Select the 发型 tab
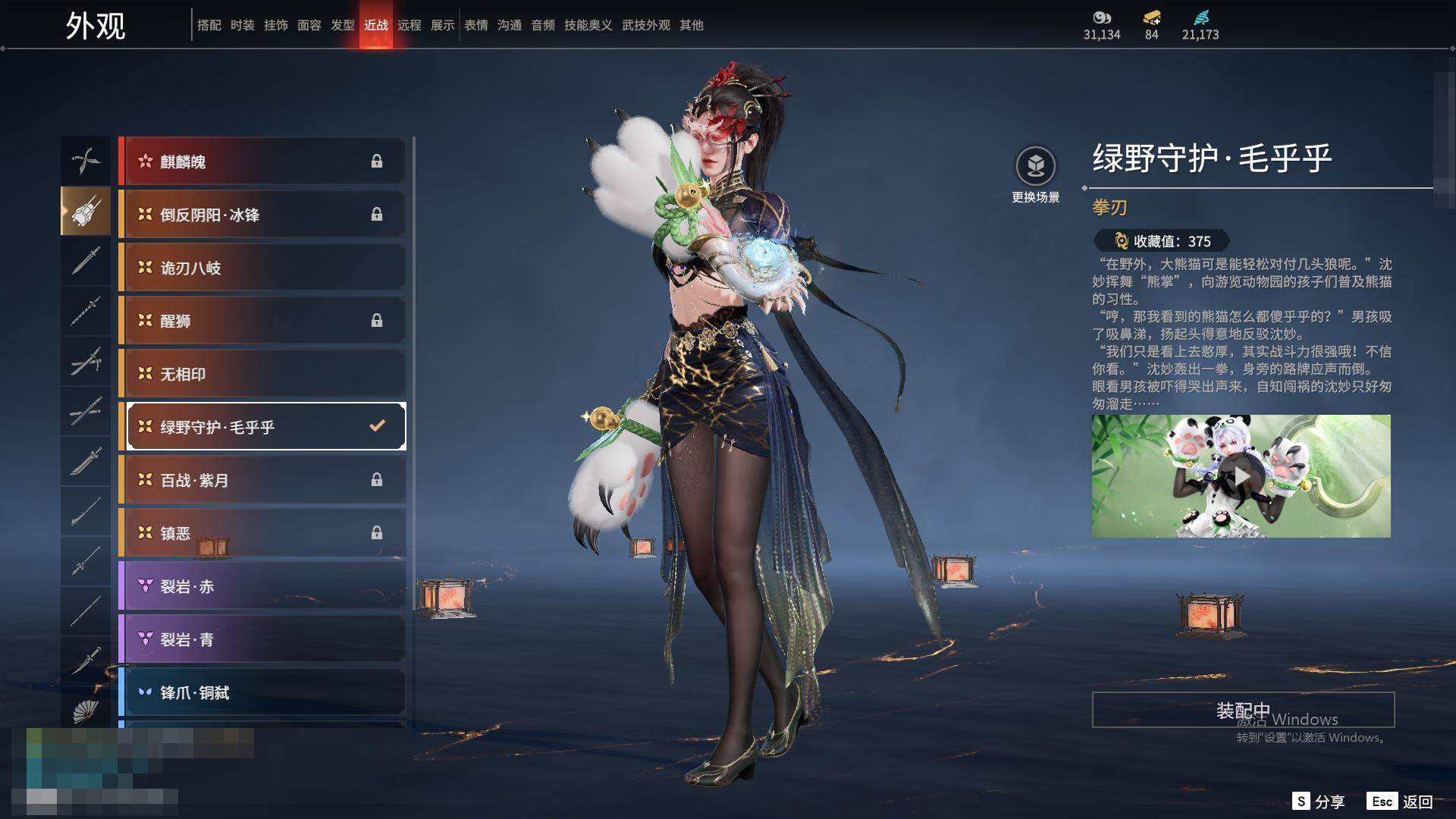 pos(343,25)
